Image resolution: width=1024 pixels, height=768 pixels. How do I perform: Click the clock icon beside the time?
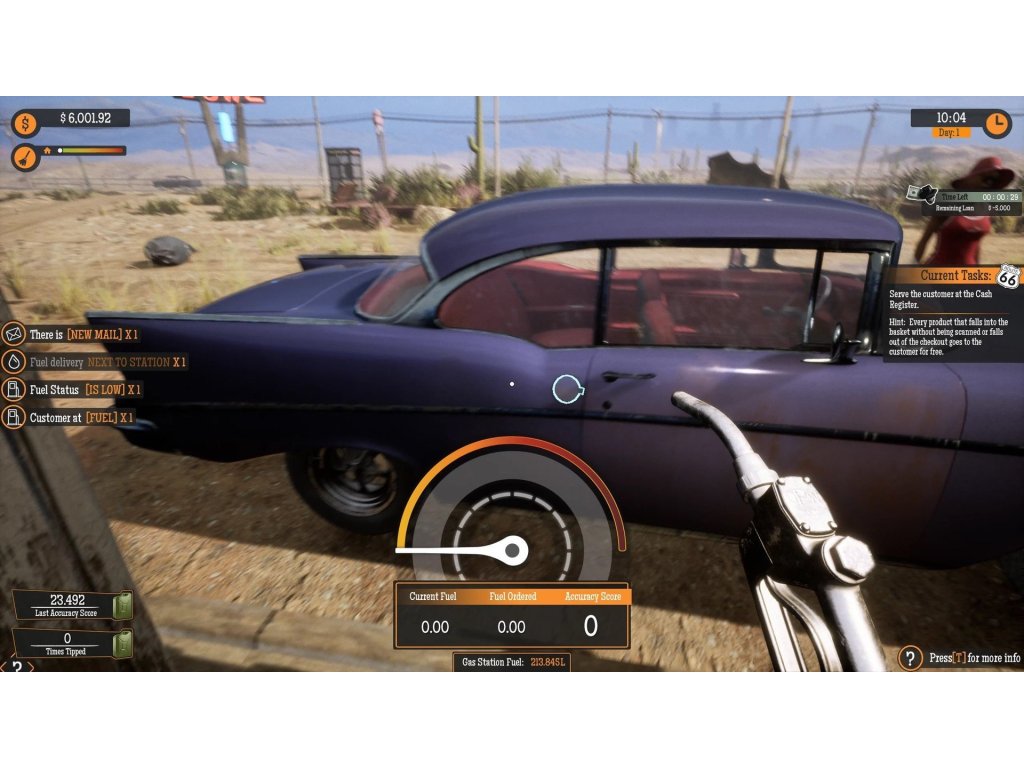click(x=997, y=123)
